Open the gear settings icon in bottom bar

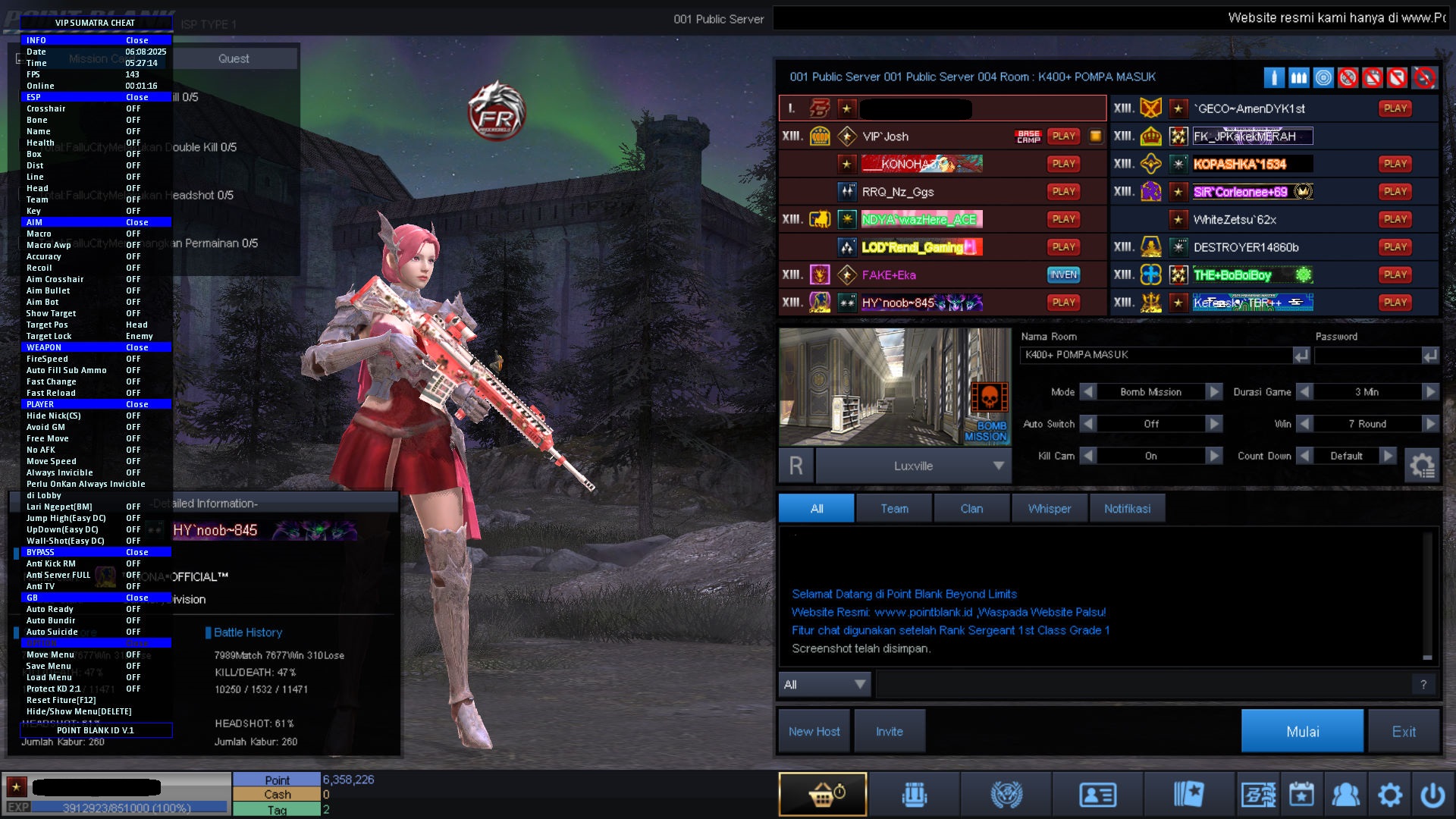coord(1389,794)
